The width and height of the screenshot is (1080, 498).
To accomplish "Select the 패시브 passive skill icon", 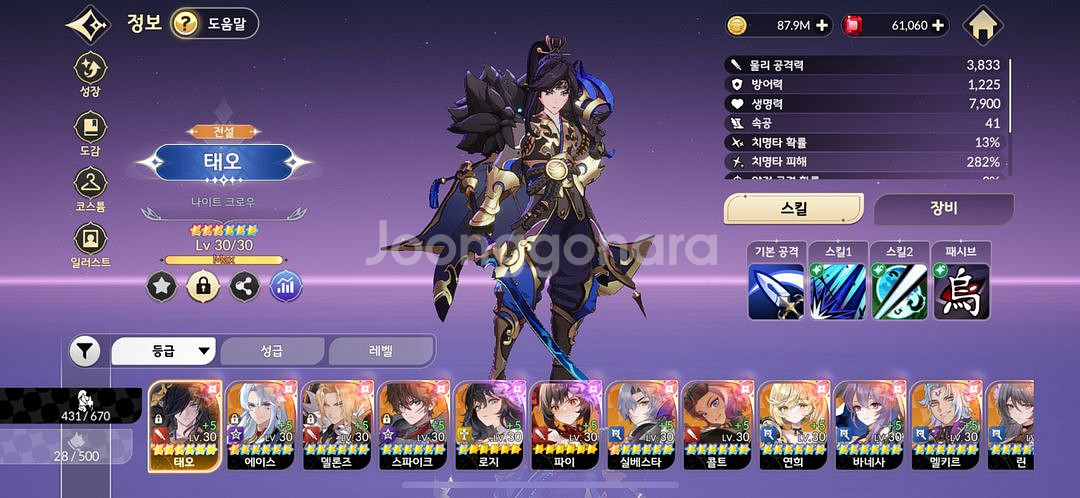I will click(961, 291).
